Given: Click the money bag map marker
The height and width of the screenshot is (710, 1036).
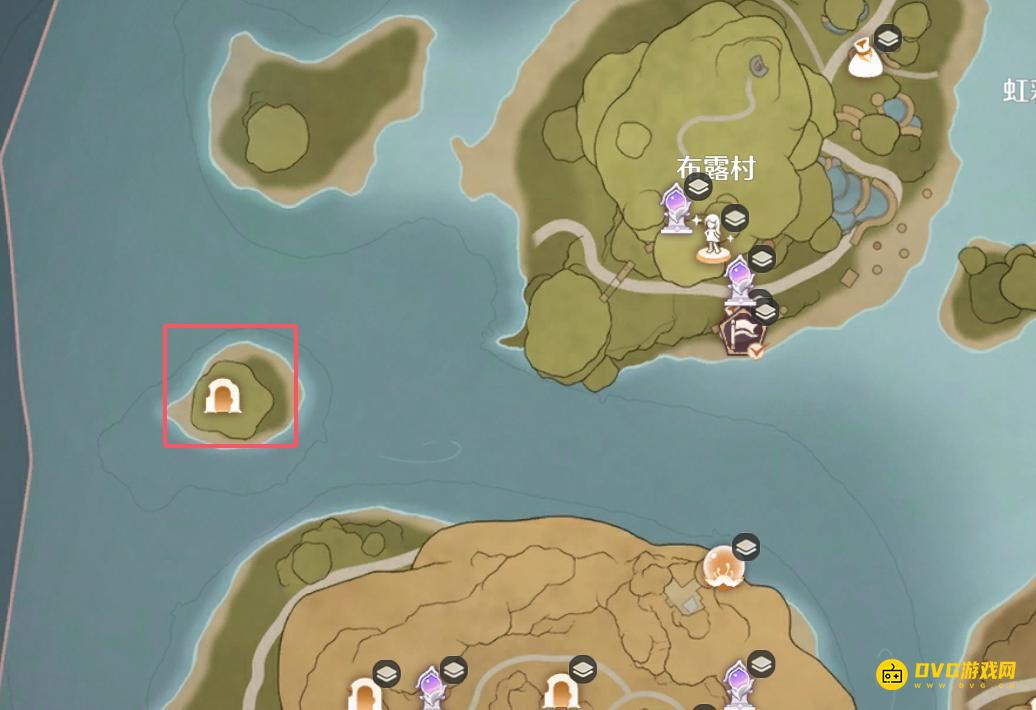Looking at the screenshot, I should coord(862,60).
